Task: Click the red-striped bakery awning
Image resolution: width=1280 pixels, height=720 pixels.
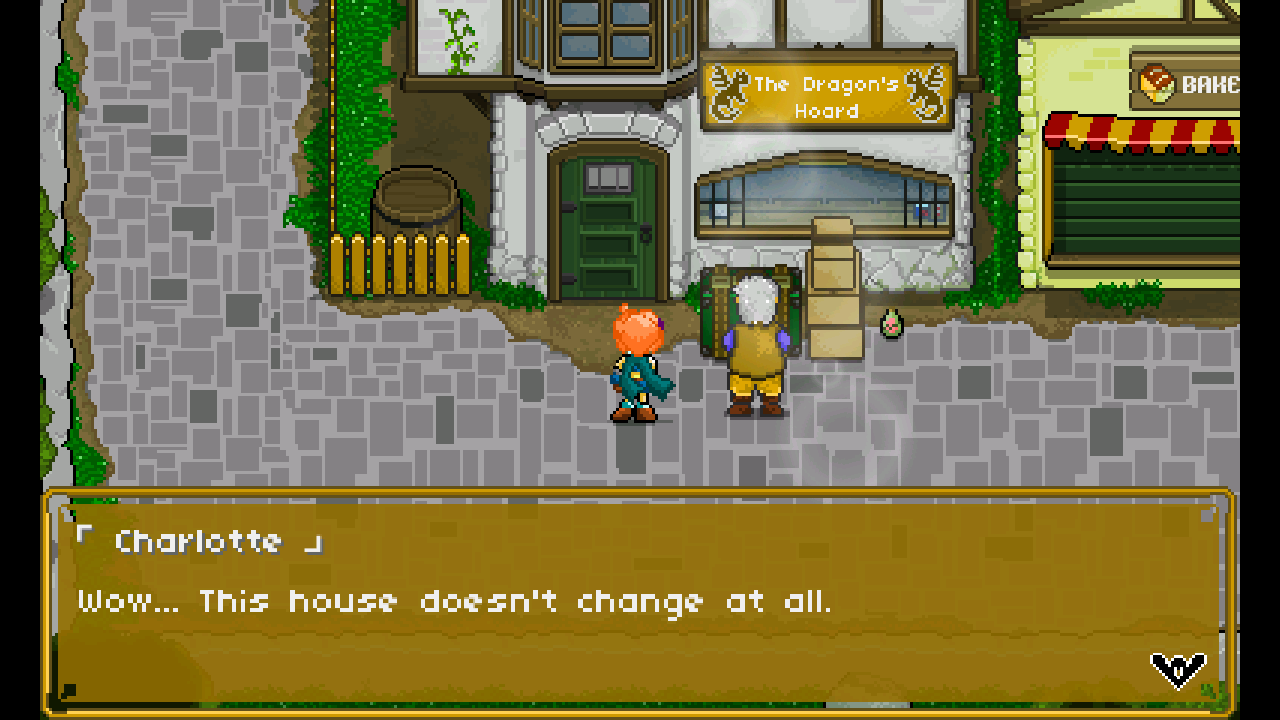Action: (x=1150, y=130)
